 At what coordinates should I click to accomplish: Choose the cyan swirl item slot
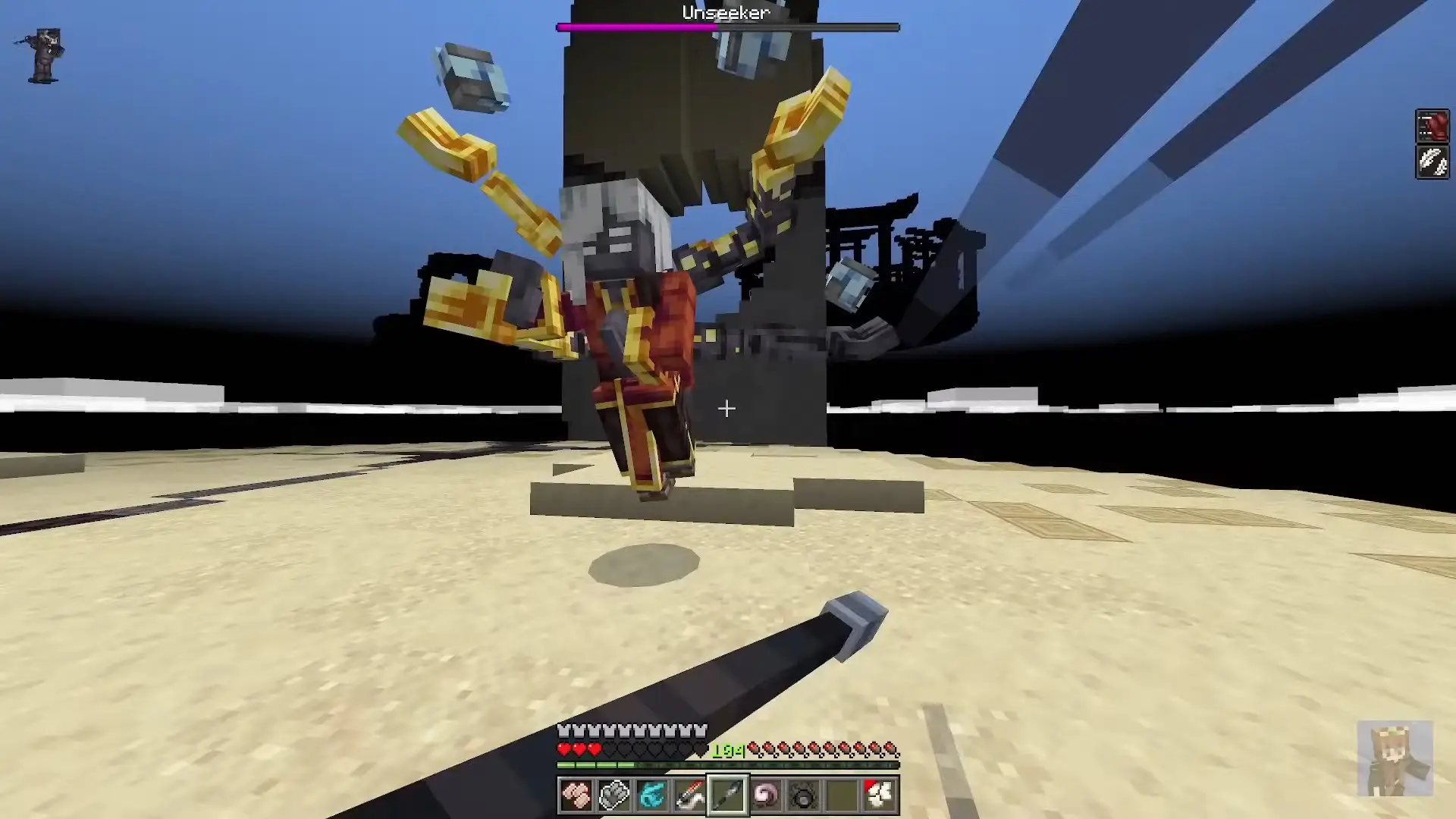tap(652, 795)
